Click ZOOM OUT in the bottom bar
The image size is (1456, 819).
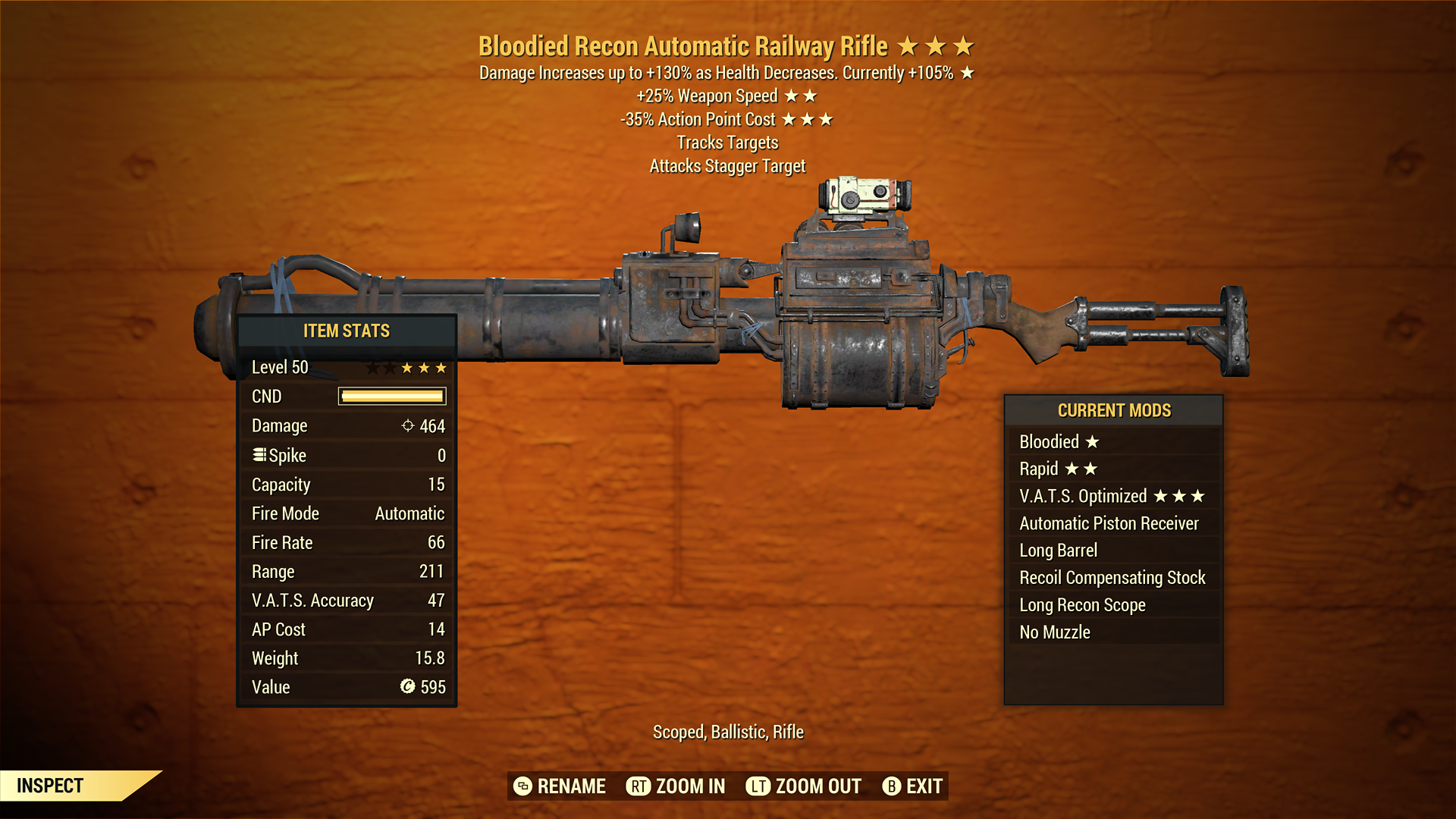tap(804, 786)
